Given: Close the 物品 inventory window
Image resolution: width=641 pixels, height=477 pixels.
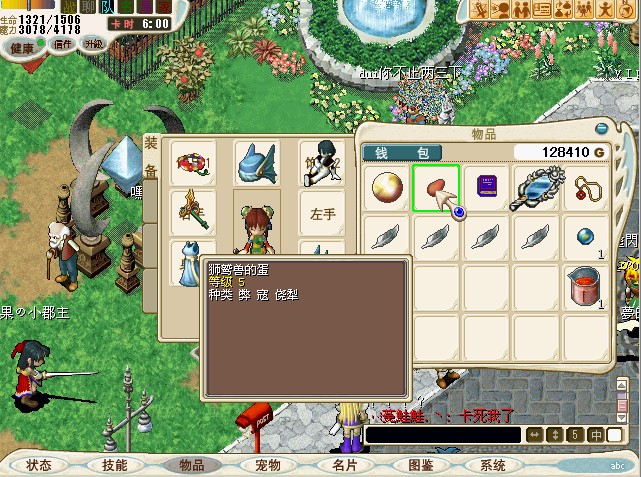Looking at the screenshot, I should click(x=601, y=129).
